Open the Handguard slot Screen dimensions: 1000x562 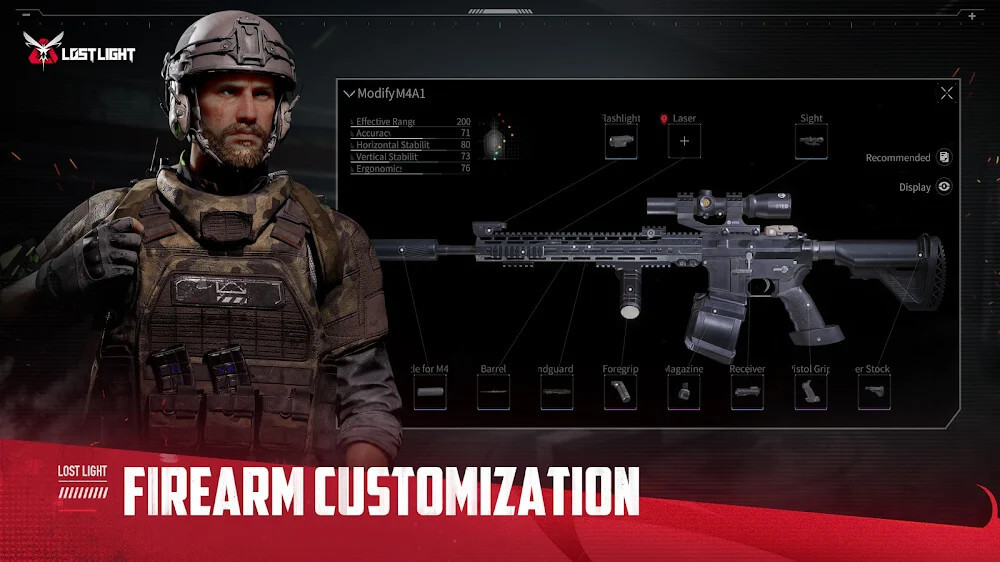pos(557,392)
